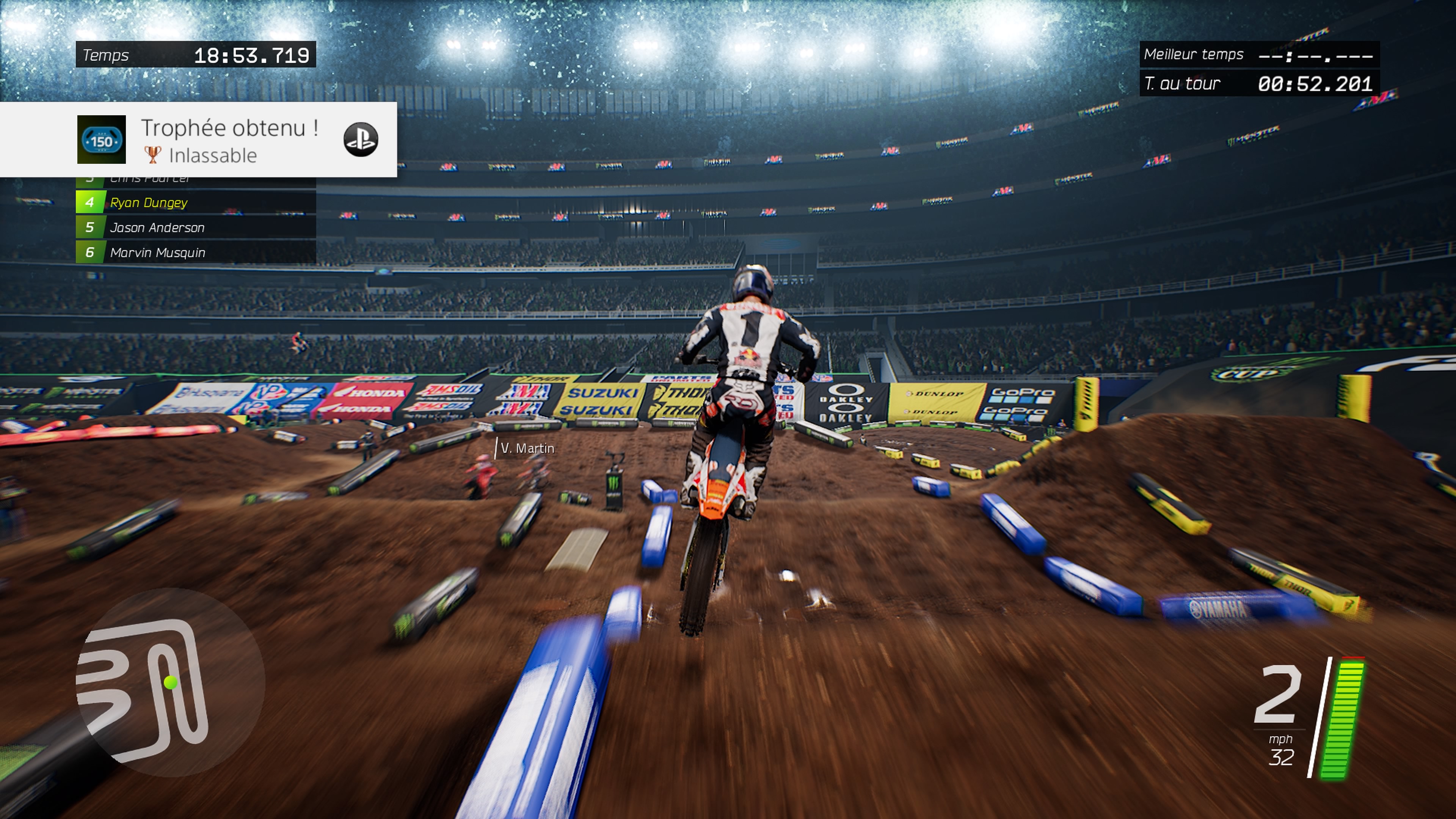Click the circular track minimap
Viewport: 1456px width, 819px height.
[x=170, y=682]
